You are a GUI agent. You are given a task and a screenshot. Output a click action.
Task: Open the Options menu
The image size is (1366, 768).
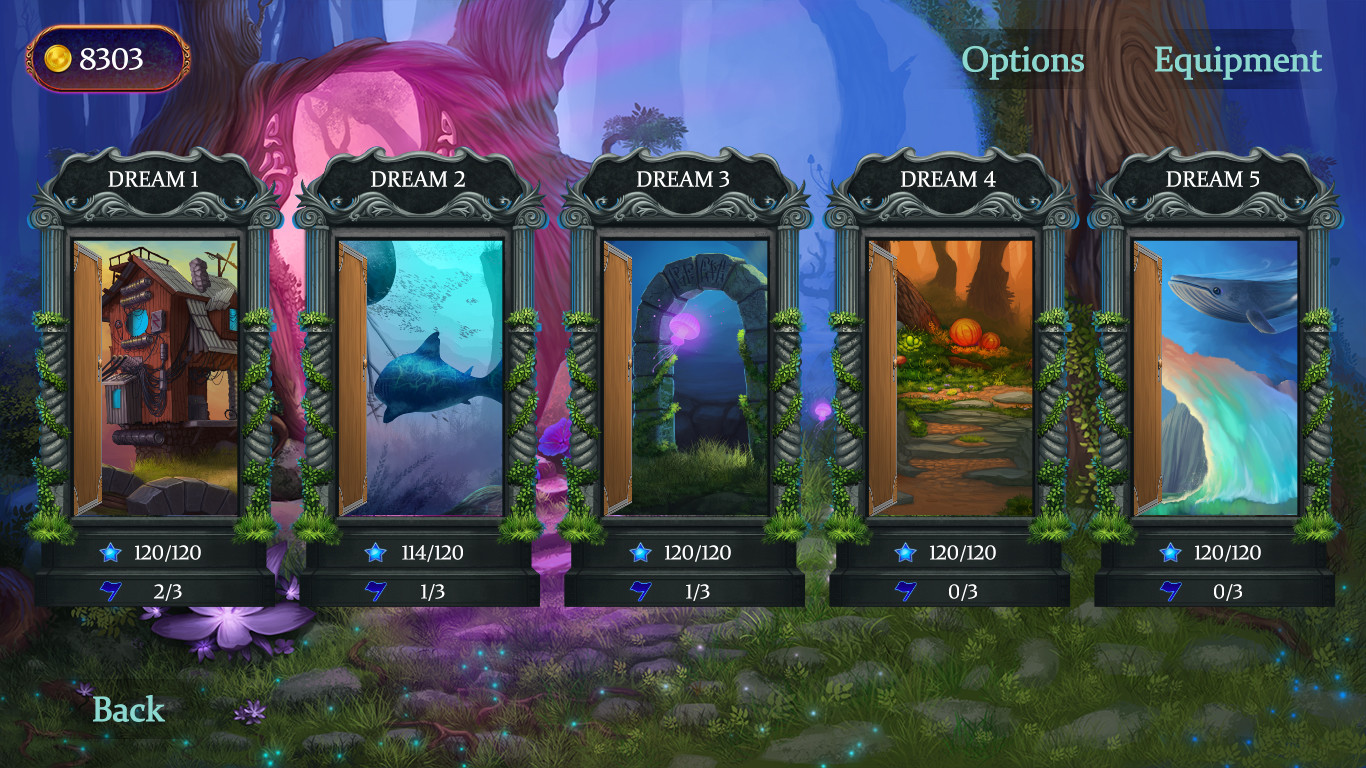(x=1022, y=61)
